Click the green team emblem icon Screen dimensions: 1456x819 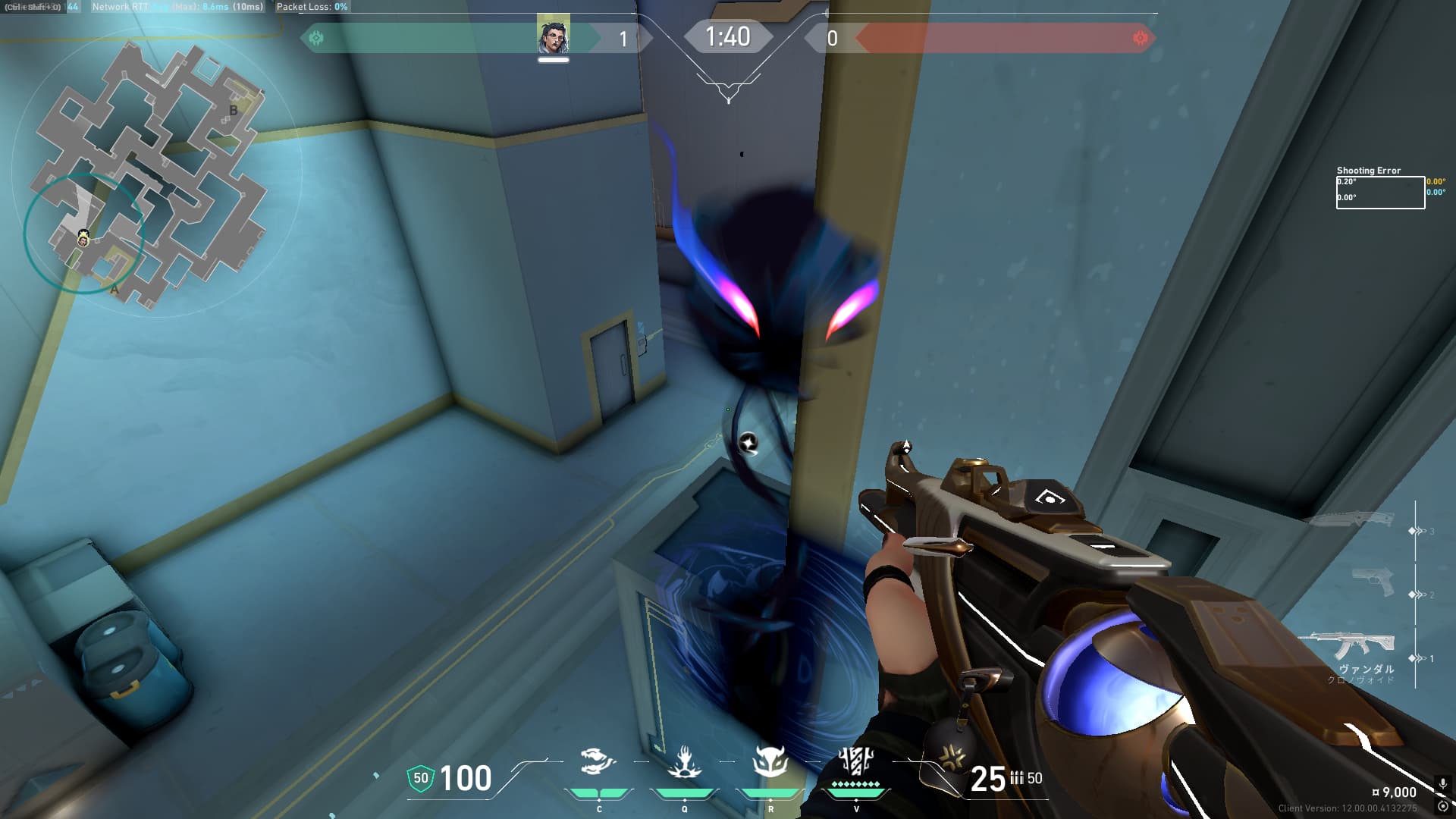coord(316,38)
